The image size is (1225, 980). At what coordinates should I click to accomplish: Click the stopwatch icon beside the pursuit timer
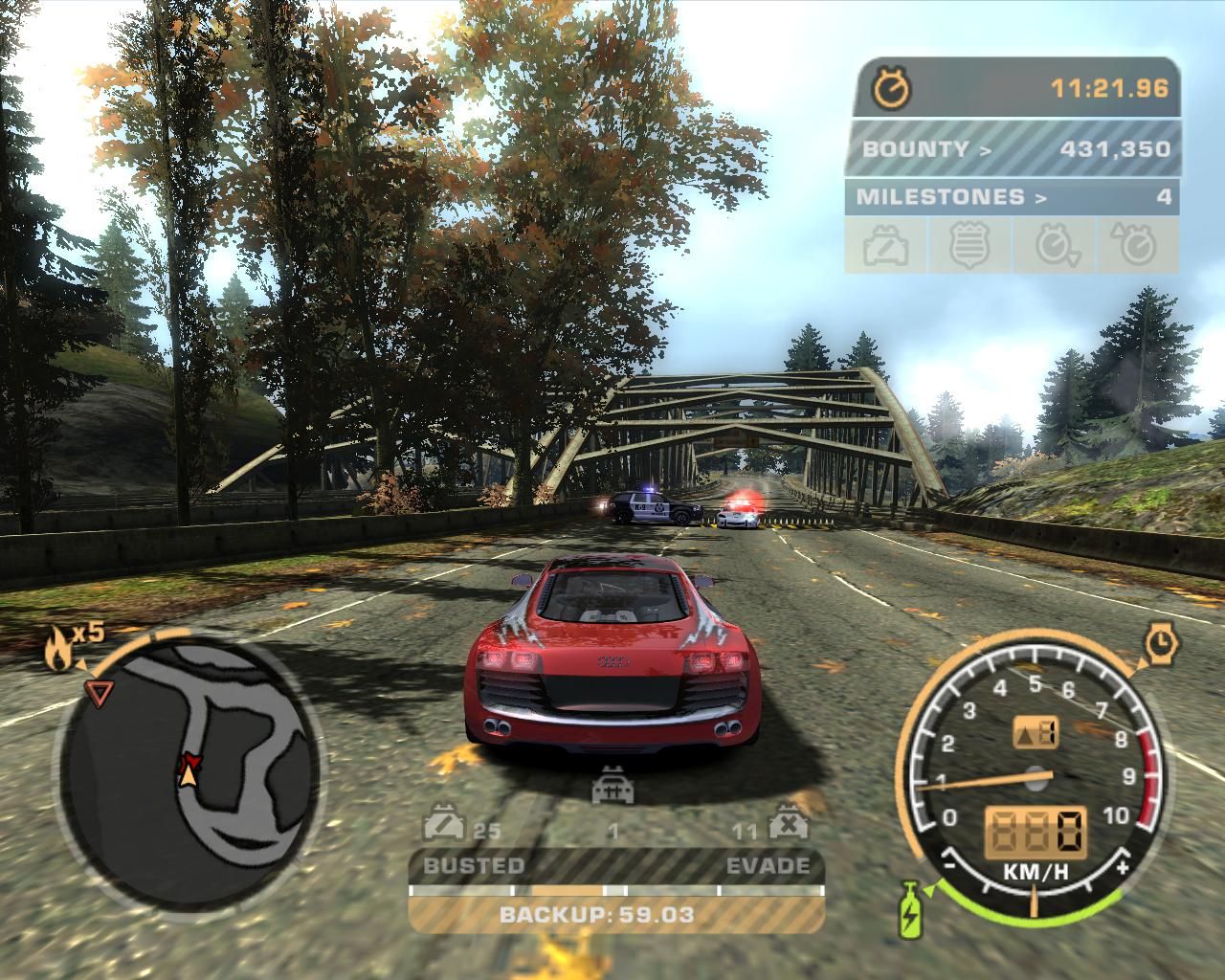[x=892, y=89]
